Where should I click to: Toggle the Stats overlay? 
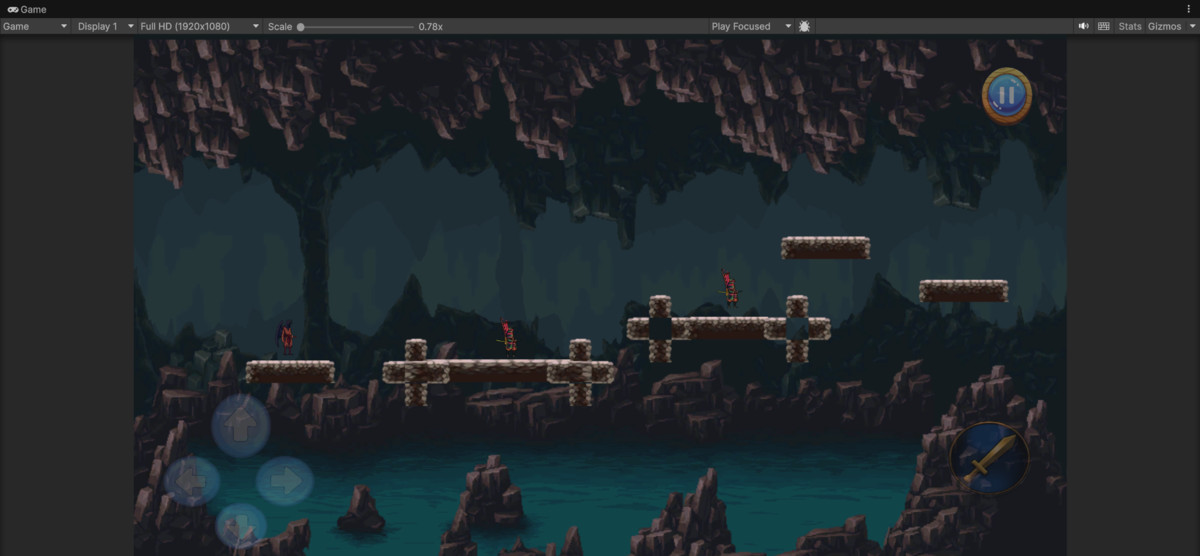pos(1130,26)
